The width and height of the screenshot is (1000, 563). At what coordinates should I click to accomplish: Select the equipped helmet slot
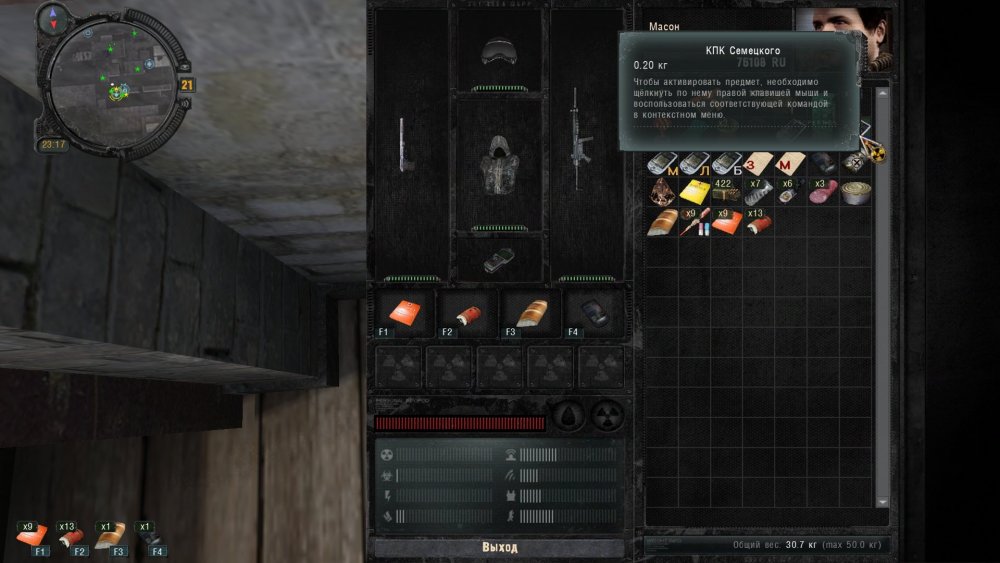coord(497,53)
